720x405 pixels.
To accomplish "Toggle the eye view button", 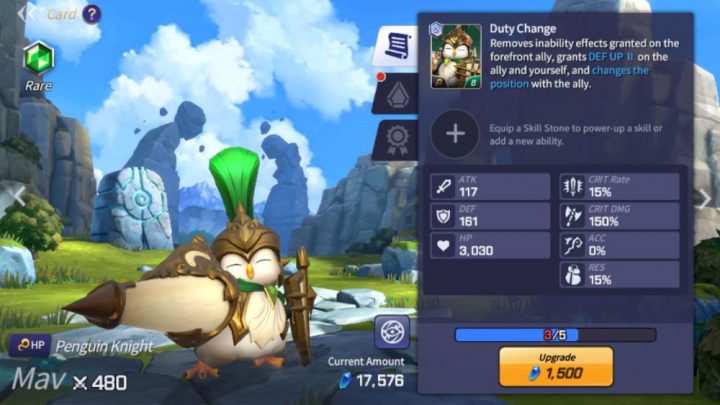I will [x=392, y=332].
